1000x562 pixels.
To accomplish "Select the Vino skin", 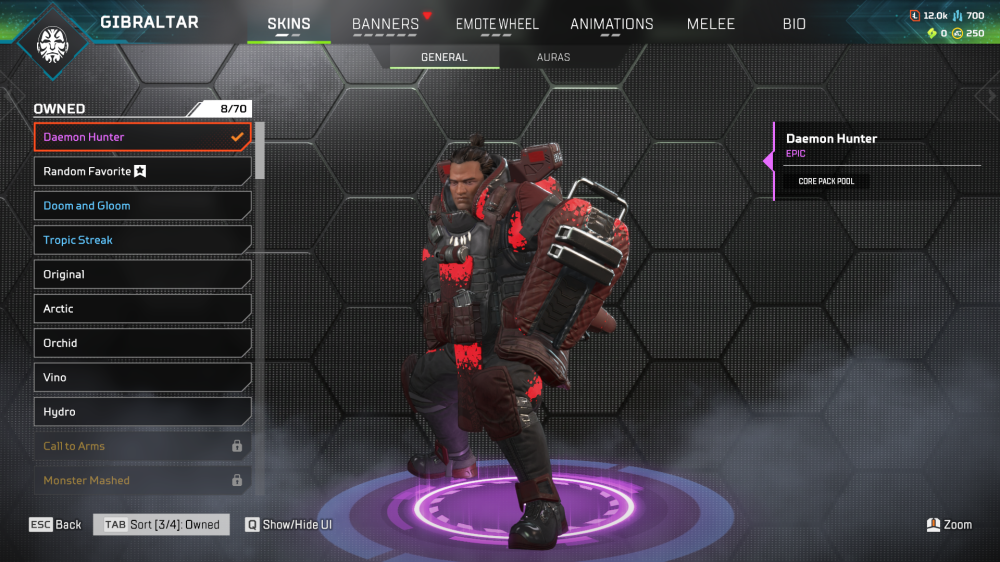I will click(x=142, y=377).
